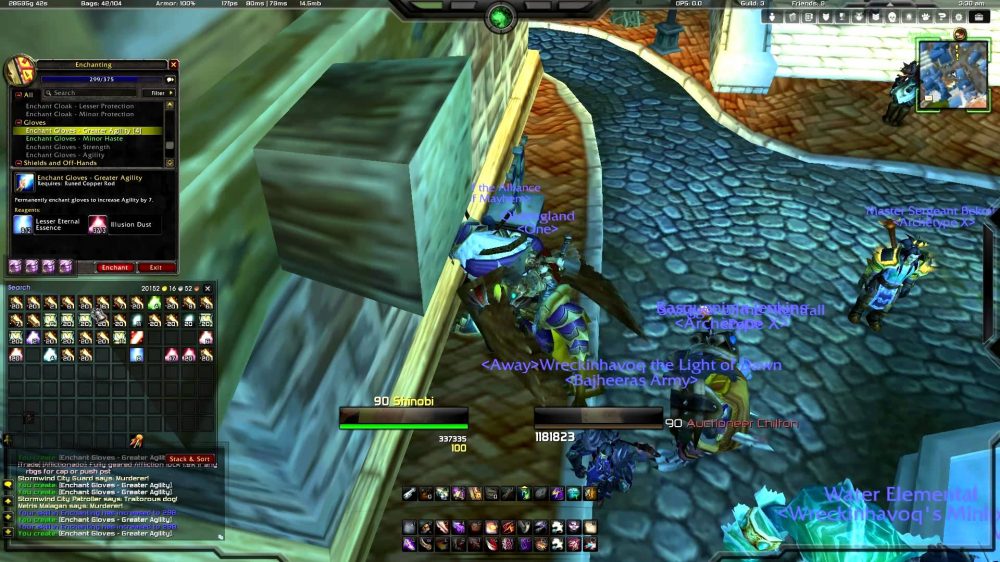1000x562 pixels.
Task: Exit the Enchanting window
Action: coord(155,267)
